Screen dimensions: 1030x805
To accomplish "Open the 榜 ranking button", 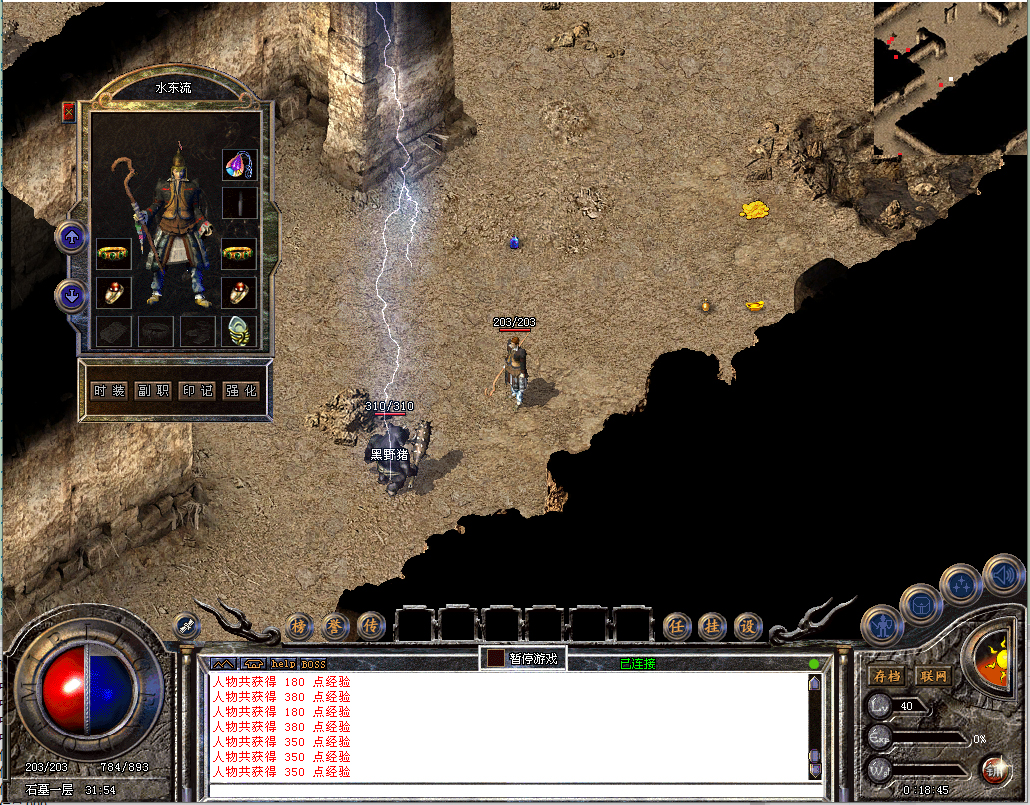I will [x=299, y=626].
